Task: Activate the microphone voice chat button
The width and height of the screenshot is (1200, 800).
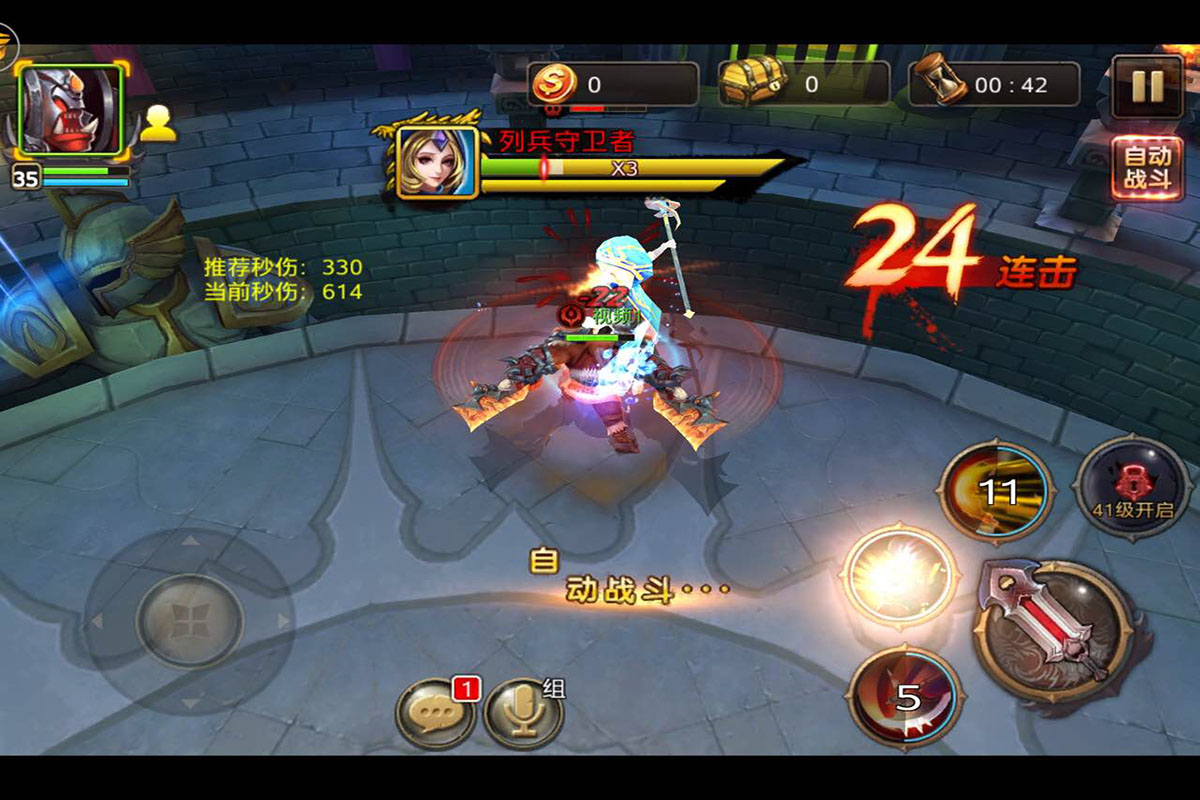Action: 522,713
